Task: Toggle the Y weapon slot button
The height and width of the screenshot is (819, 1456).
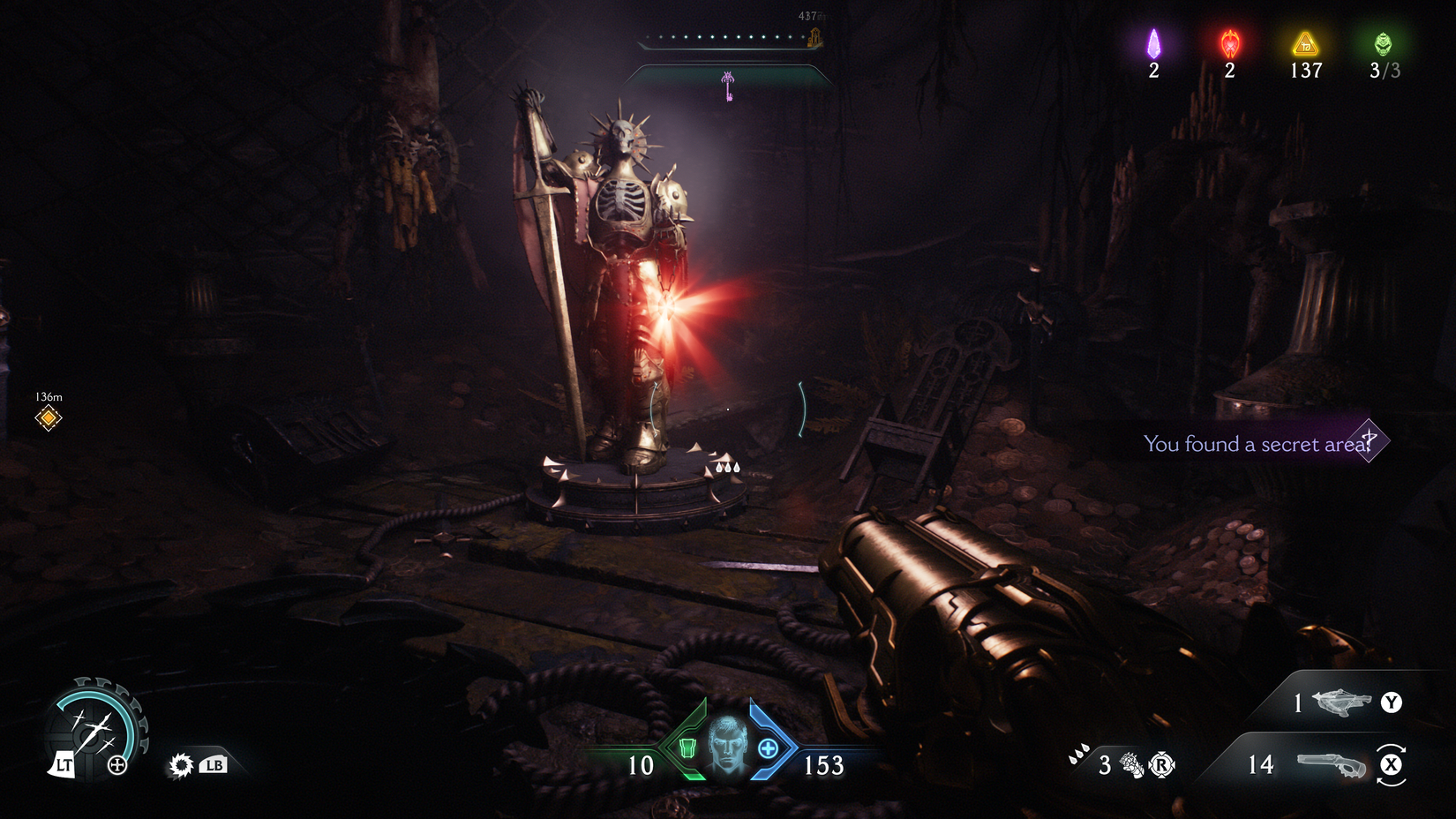Action: coord(1390,703)
